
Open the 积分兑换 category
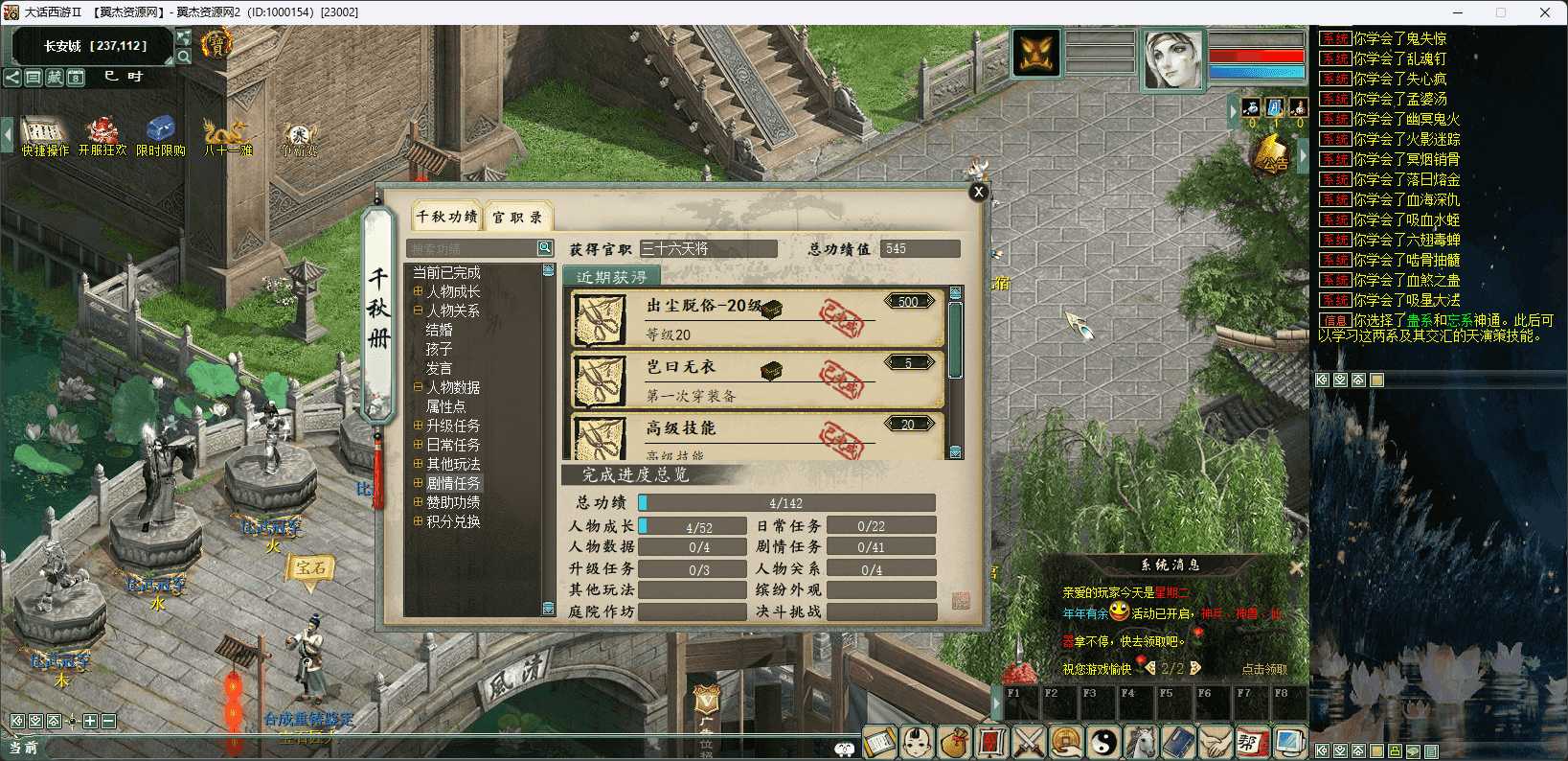point(453,521)
